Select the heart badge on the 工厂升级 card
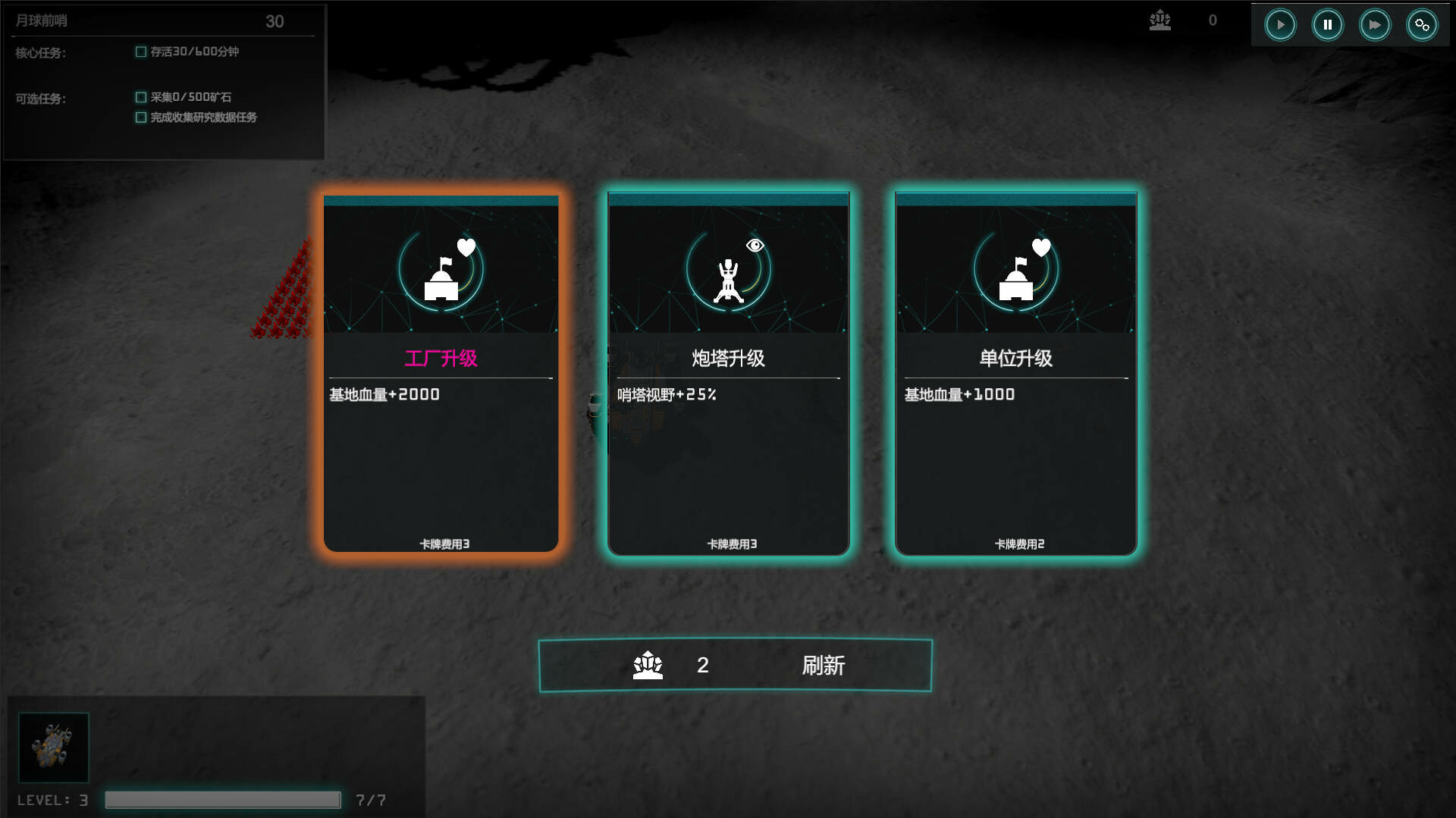 coord(466,246)
